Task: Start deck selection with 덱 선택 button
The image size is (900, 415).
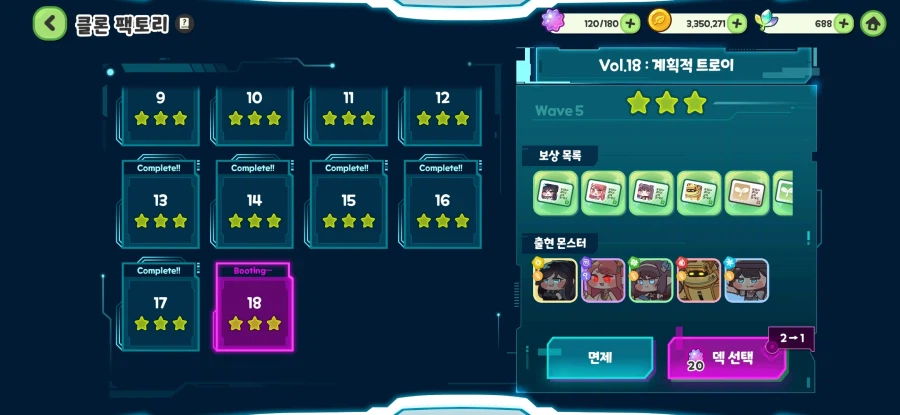Action: point(725,358)
